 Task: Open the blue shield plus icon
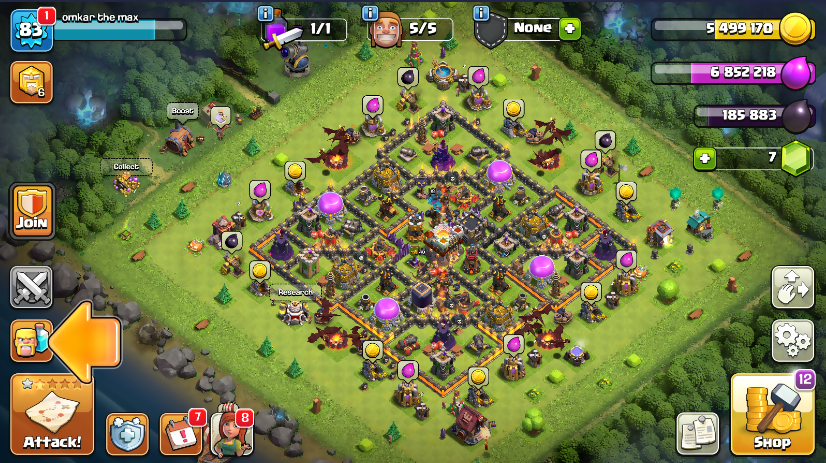(127, 433)
